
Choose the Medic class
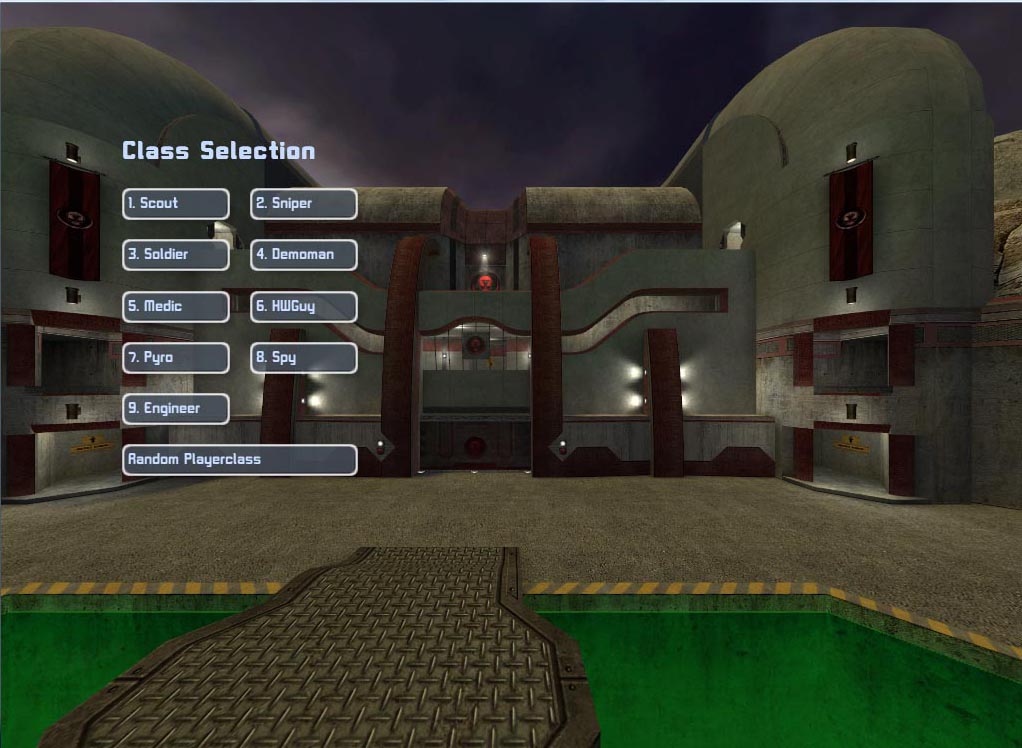[x=176, y=307]
